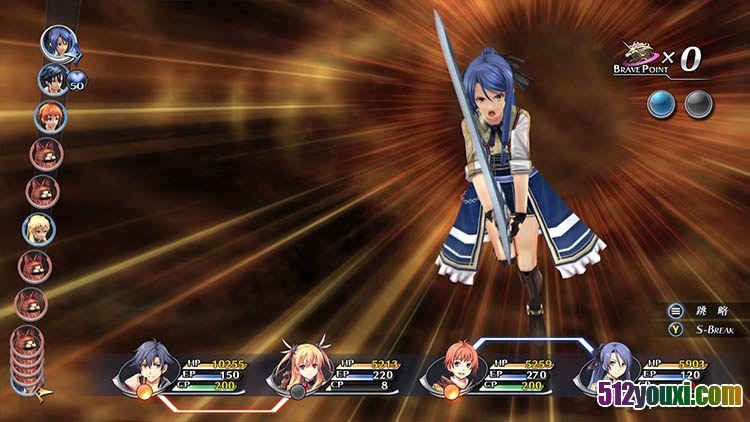
Task: Click the grey orb under Brave Point
Action: [698, 102]
